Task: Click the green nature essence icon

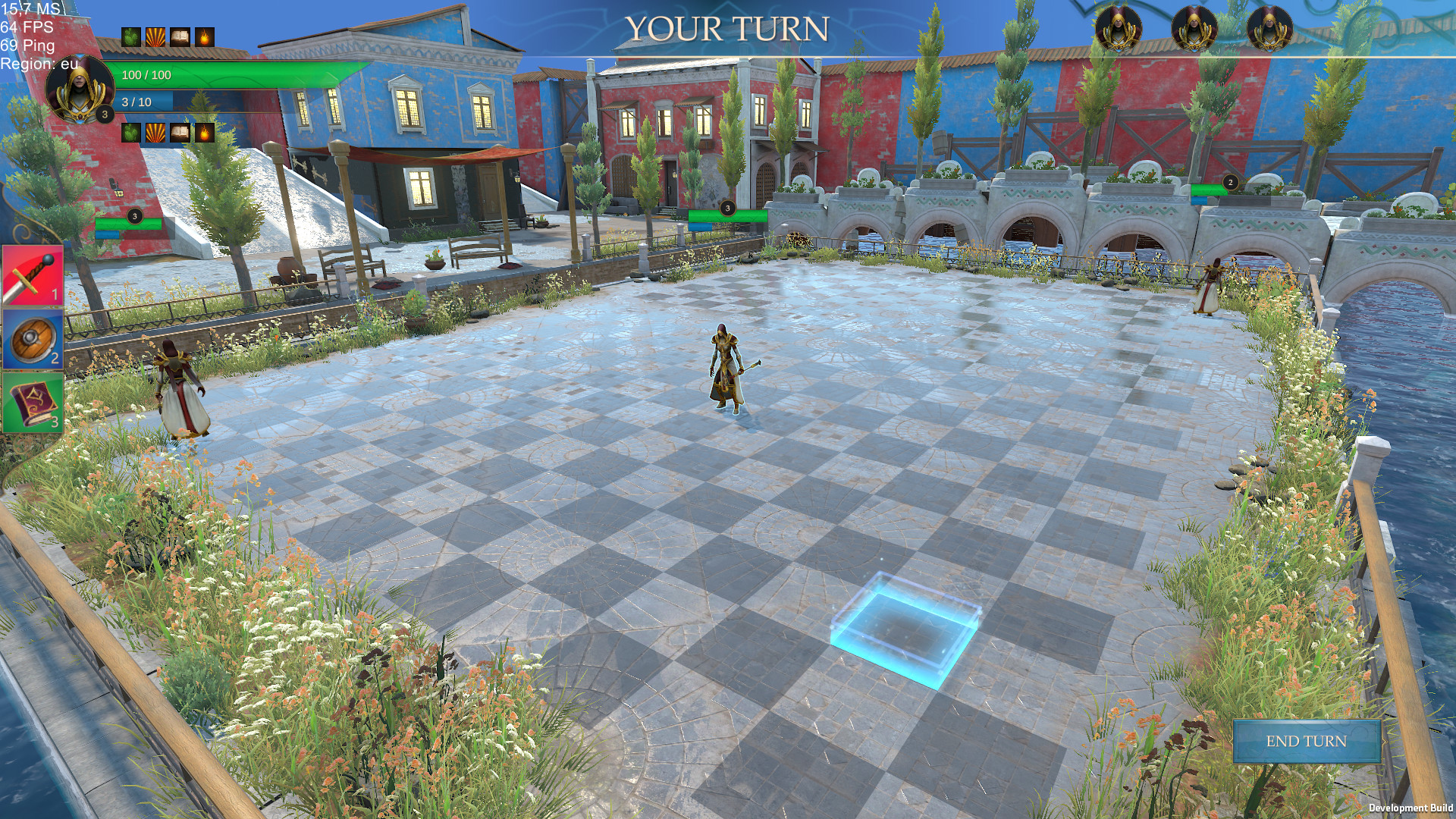Action: (130, 35)
